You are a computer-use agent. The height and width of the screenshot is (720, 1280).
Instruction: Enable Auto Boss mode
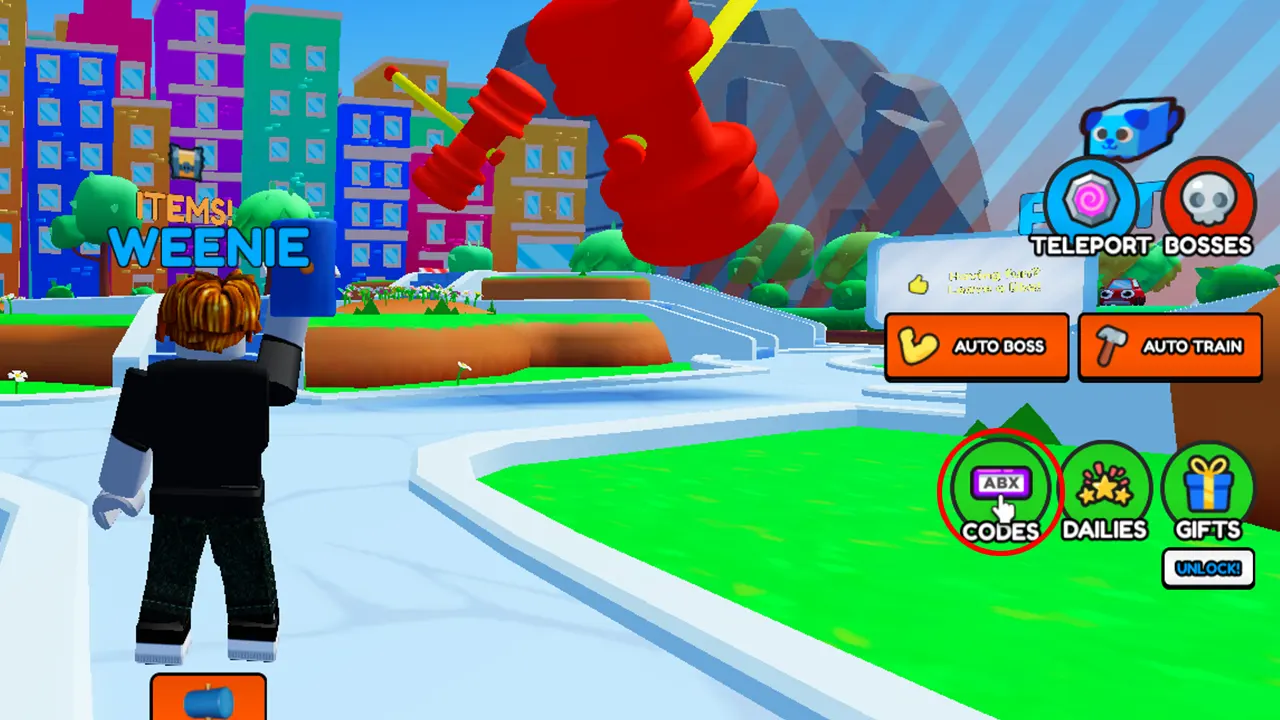pyautogui.click(x=977, y=346)
